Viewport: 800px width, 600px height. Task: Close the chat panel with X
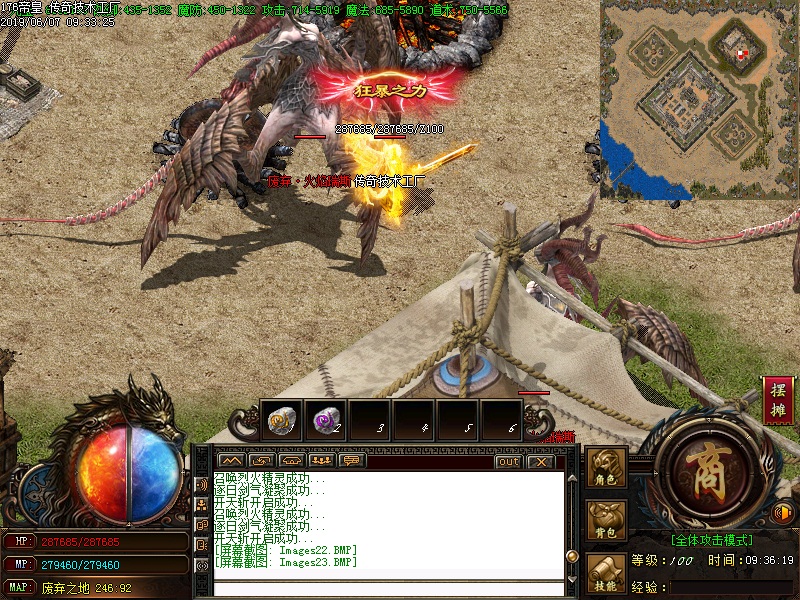(540, 461)
